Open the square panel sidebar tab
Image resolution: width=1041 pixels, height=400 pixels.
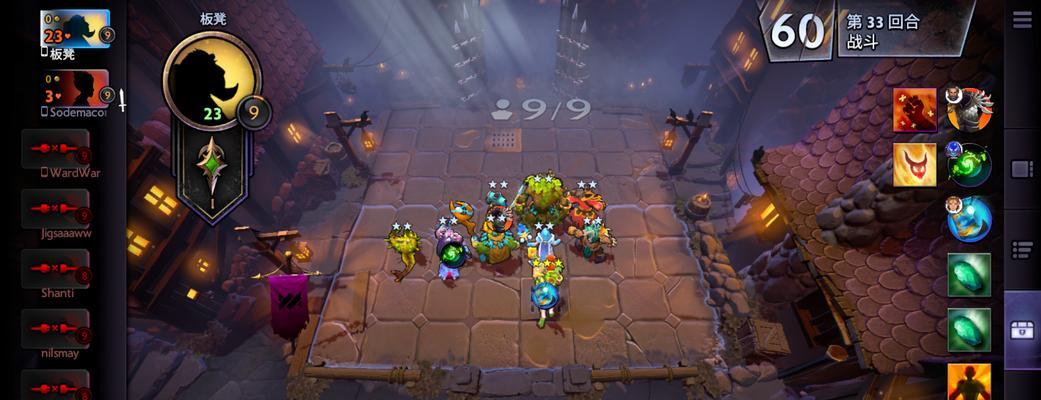(1022, 169)
